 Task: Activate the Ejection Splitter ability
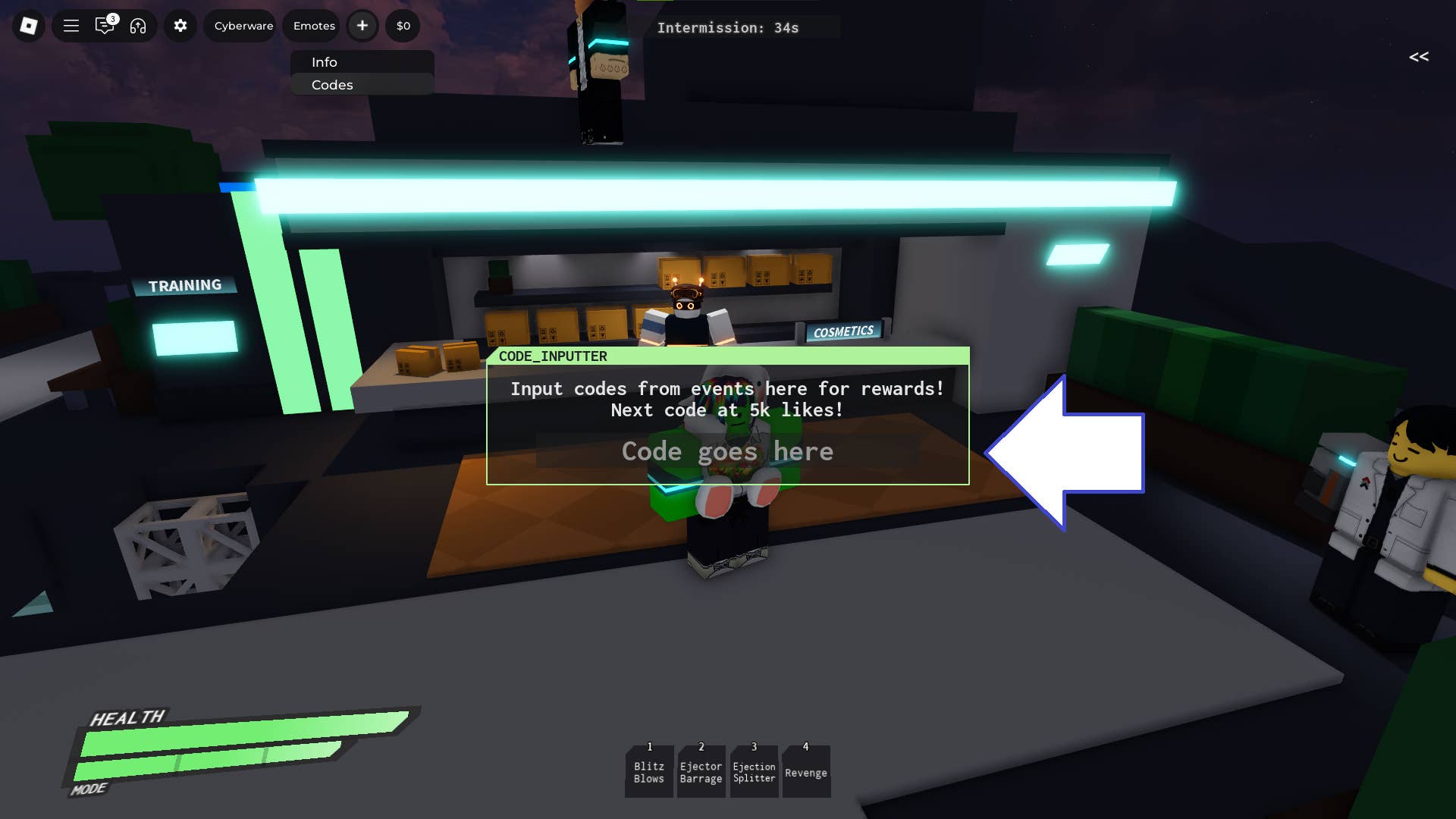(x=753, y=771)
